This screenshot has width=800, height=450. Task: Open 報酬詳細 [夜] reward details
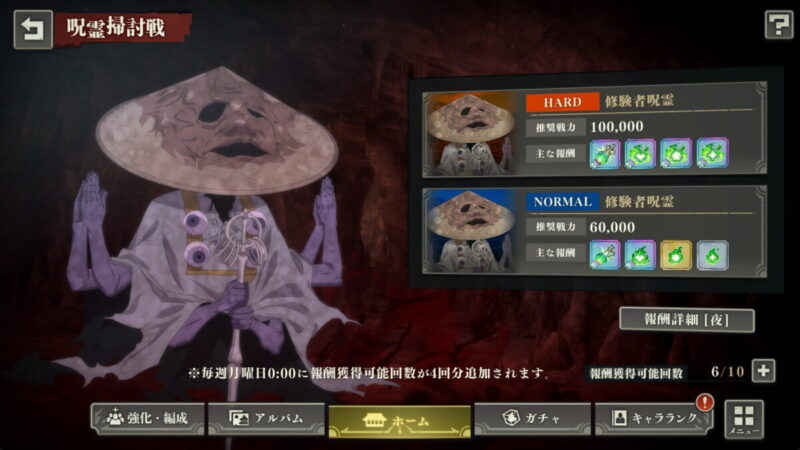coord(685,320)
